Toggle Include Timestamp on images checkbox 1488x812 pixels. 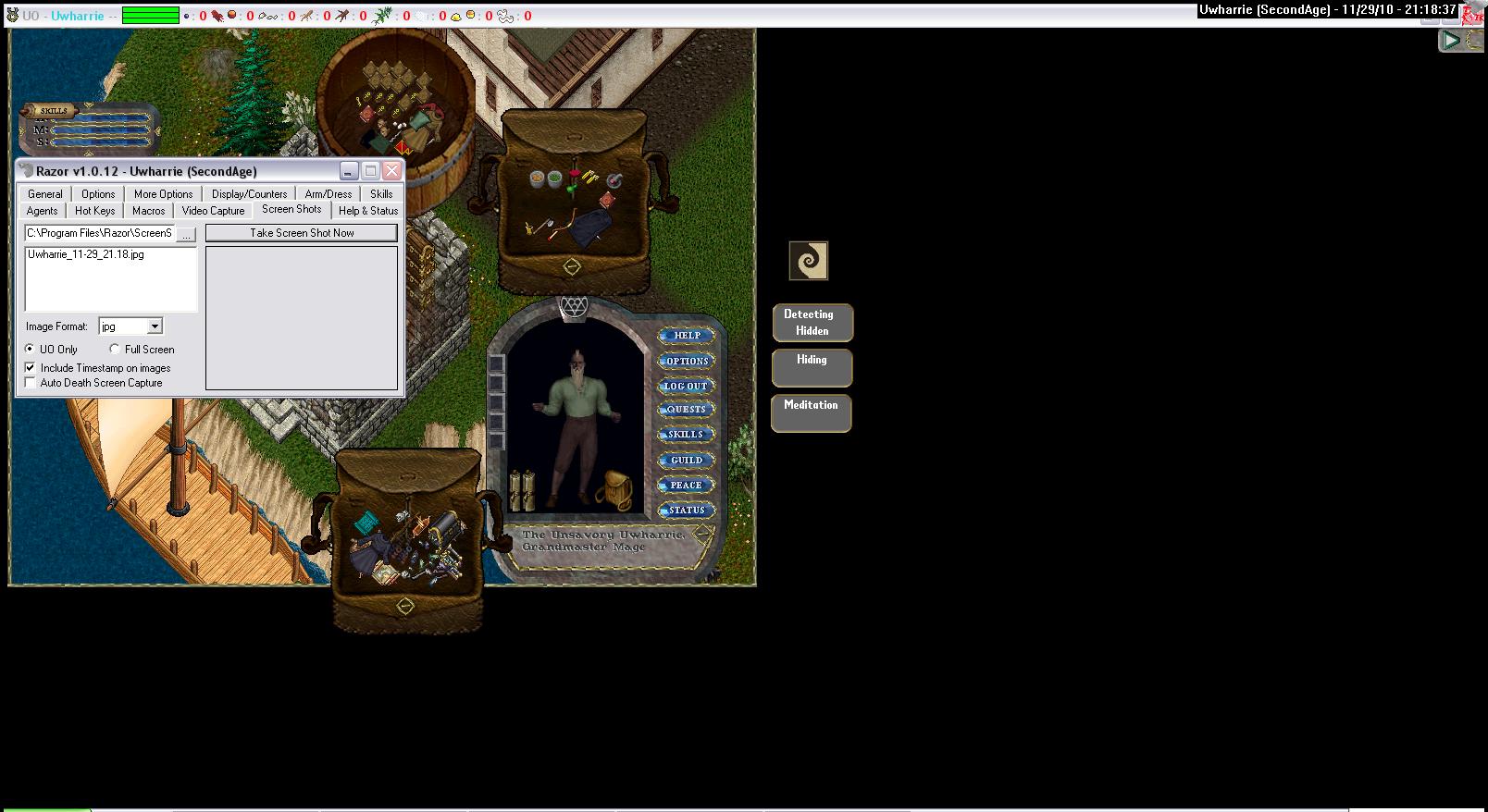click(31, 368)
